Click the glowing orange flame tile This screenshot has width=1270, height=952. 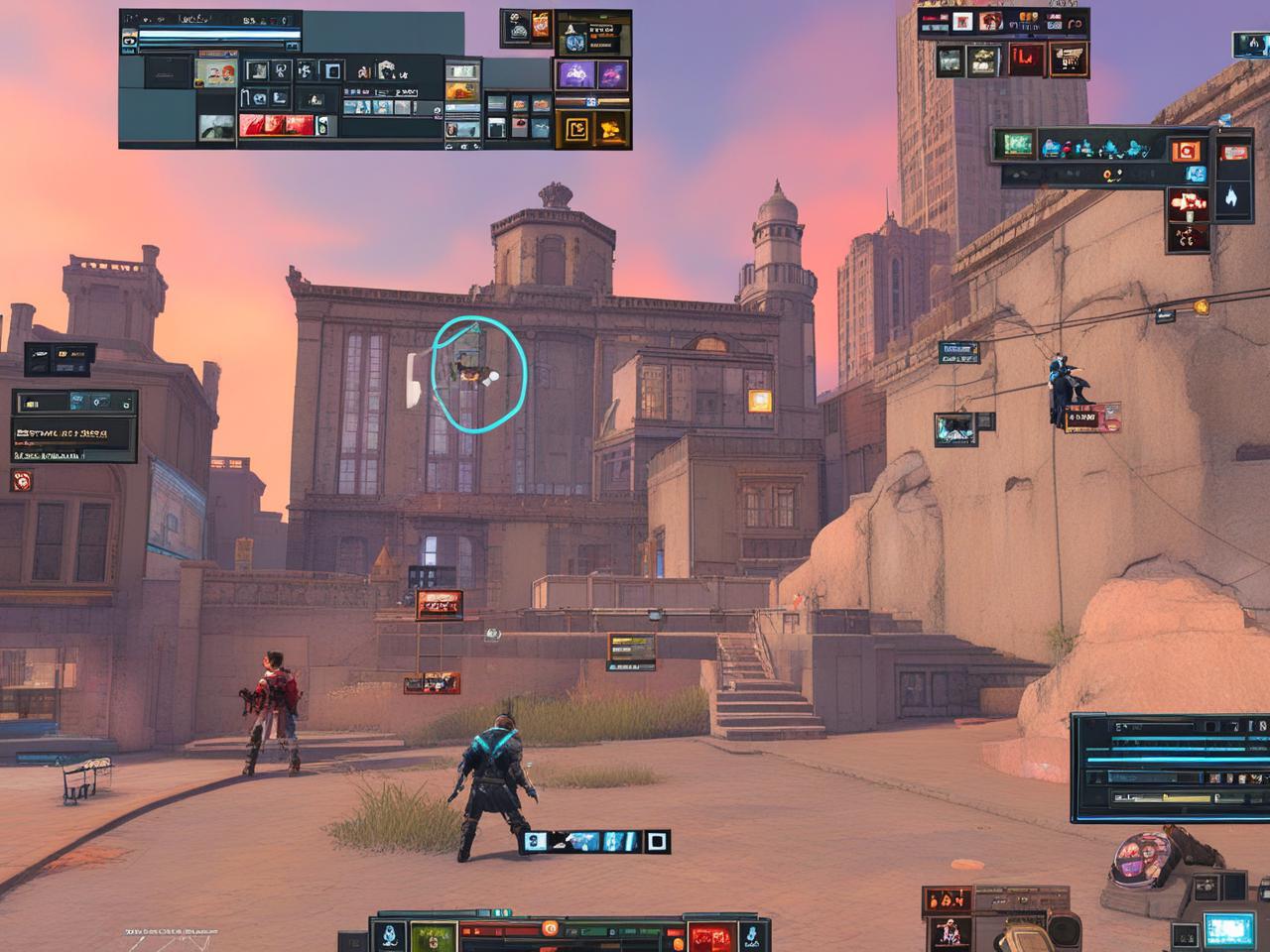click(611, 128)
